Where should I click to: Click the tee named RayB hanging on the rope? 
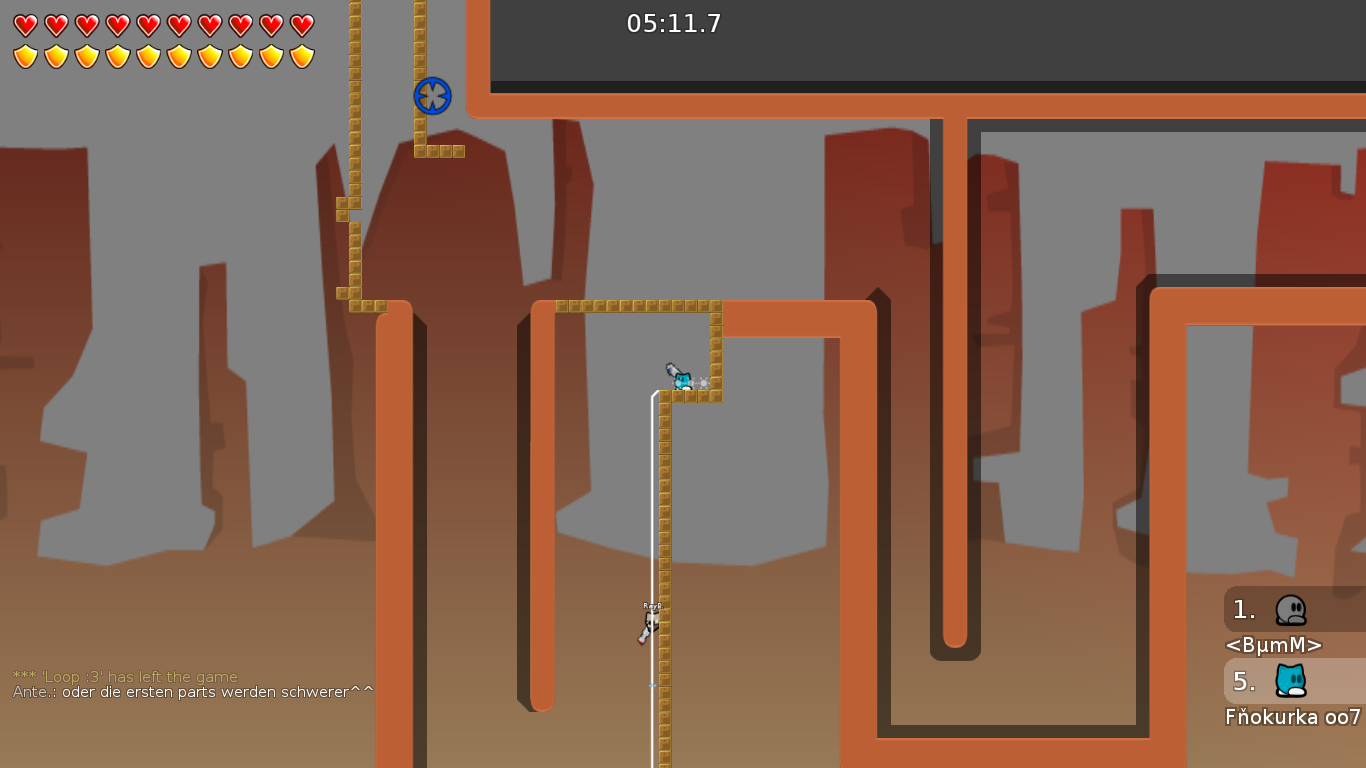(x=652, y=620)
